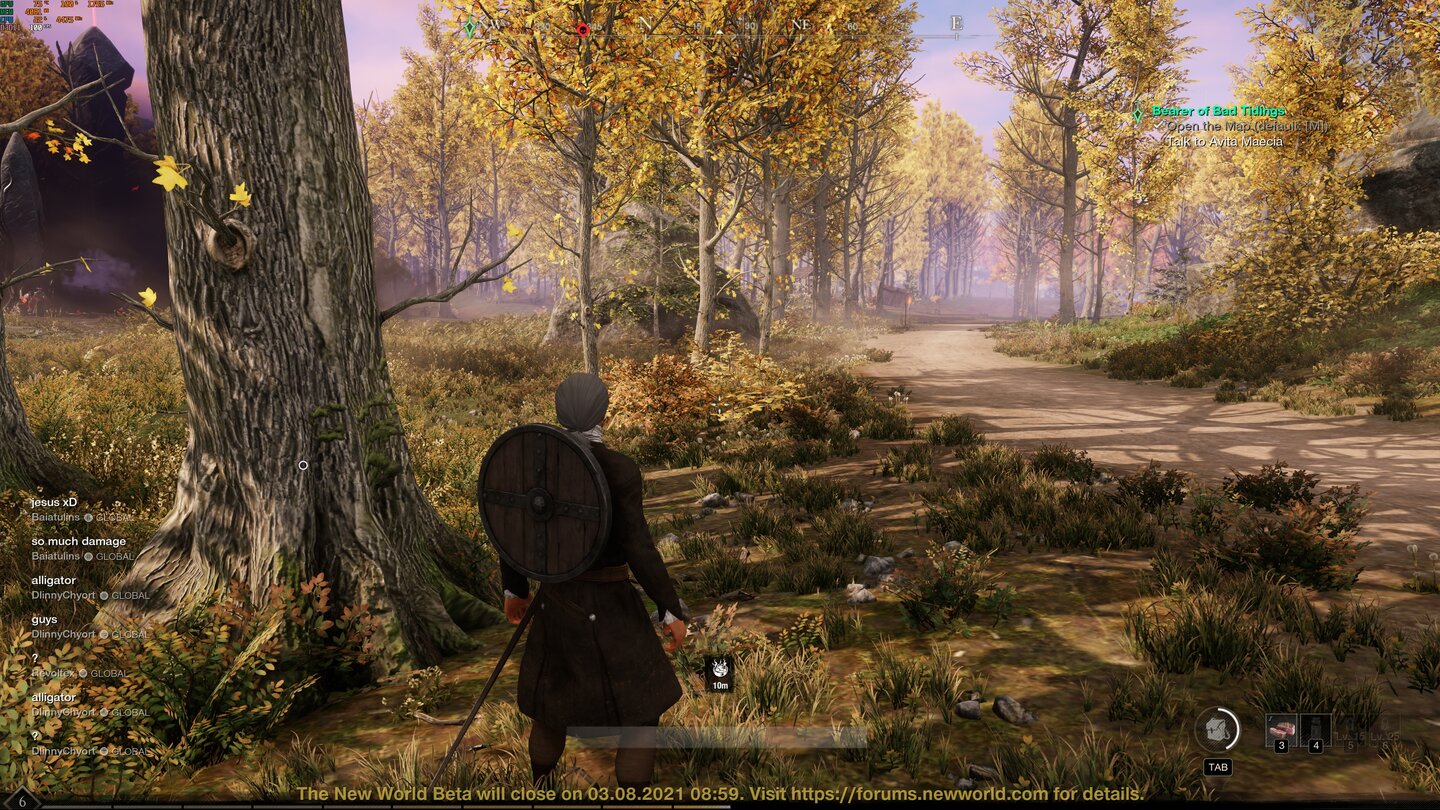Select the quest title Bearer of Bad Tidings

pyautogui.click(x=1218, y=112)
